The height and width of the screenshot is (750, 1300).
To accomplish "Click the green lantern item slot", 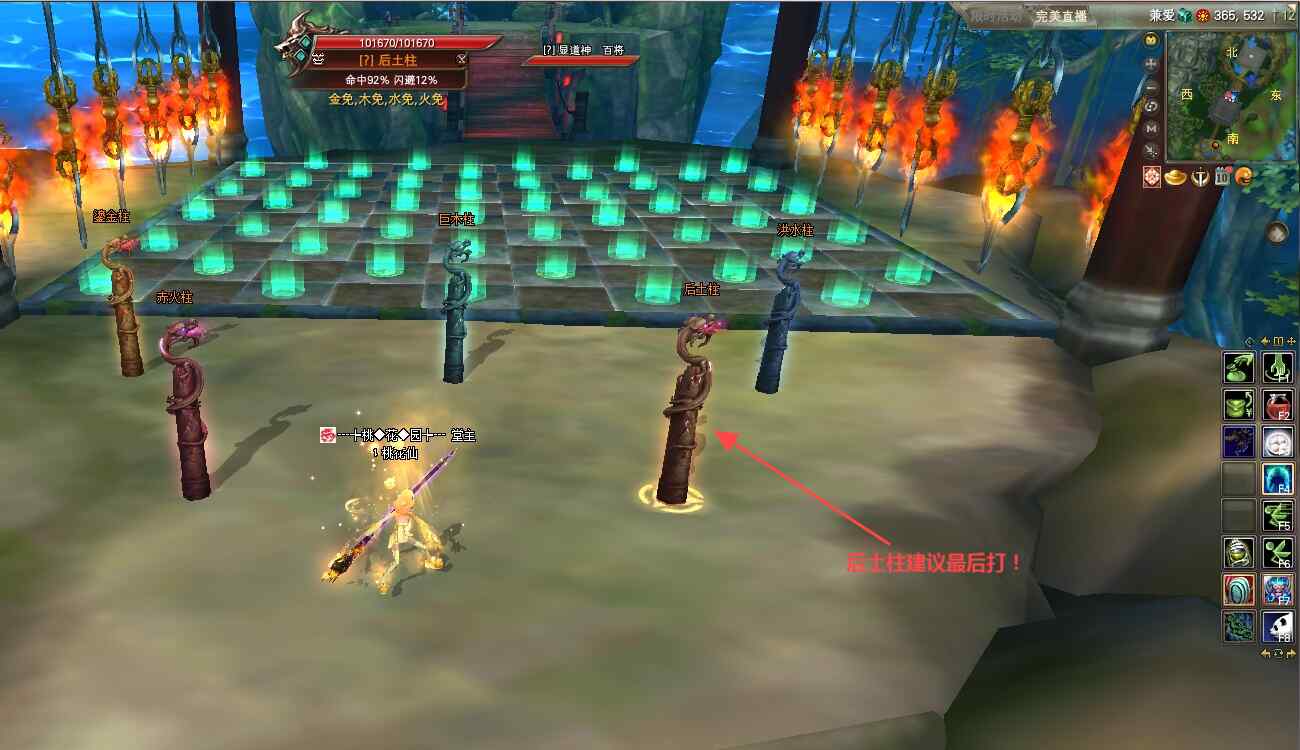I will tap(1239, 552).
